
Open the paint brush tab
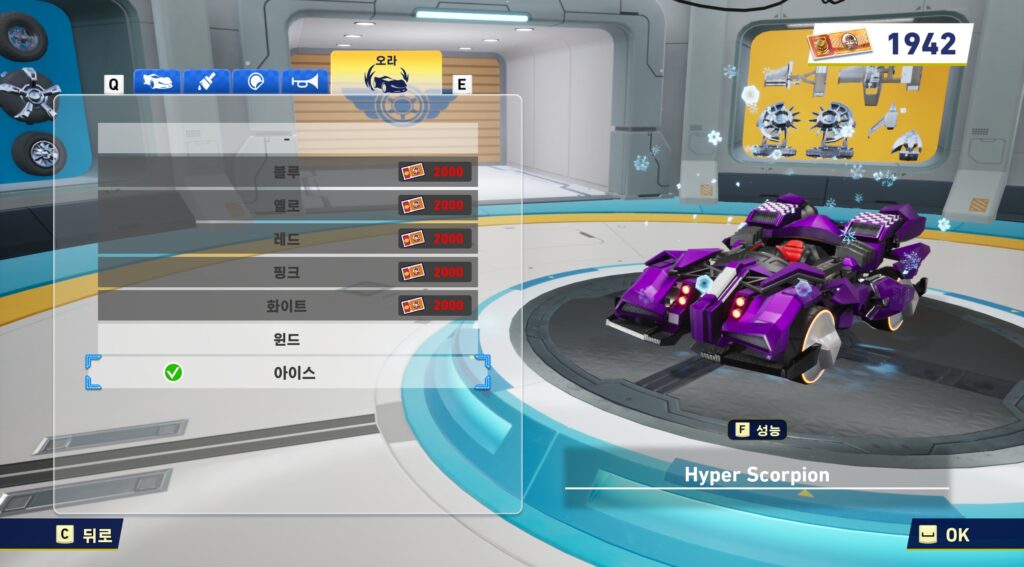click(x=206, y=82)
